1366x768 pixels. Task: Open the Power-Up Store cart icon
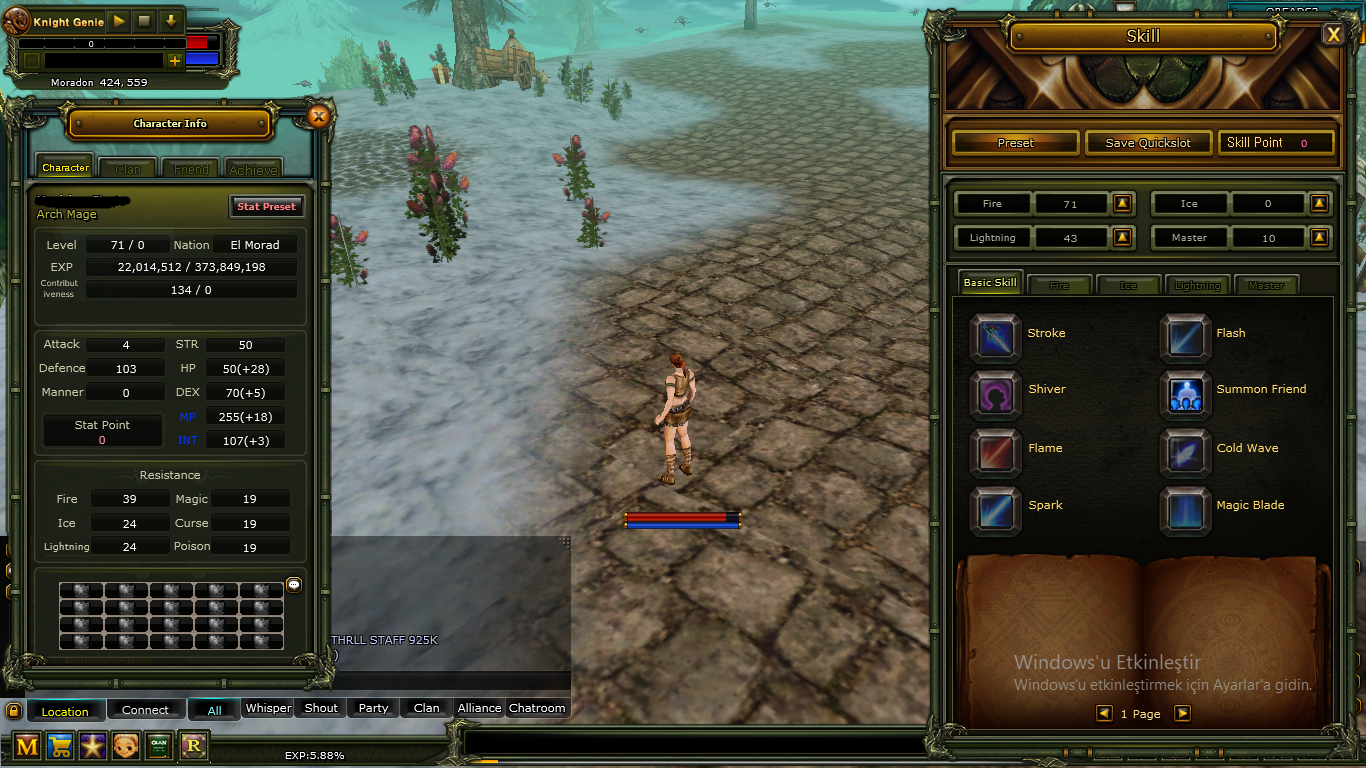60,746
